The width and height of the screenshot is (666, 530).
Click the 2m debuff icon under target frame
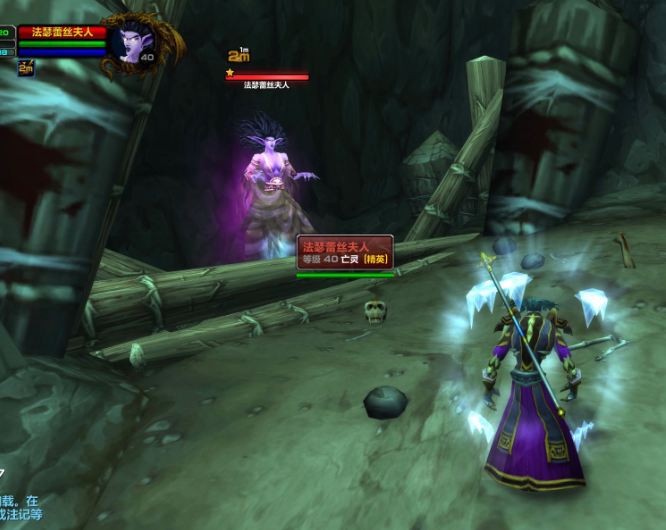26,68
